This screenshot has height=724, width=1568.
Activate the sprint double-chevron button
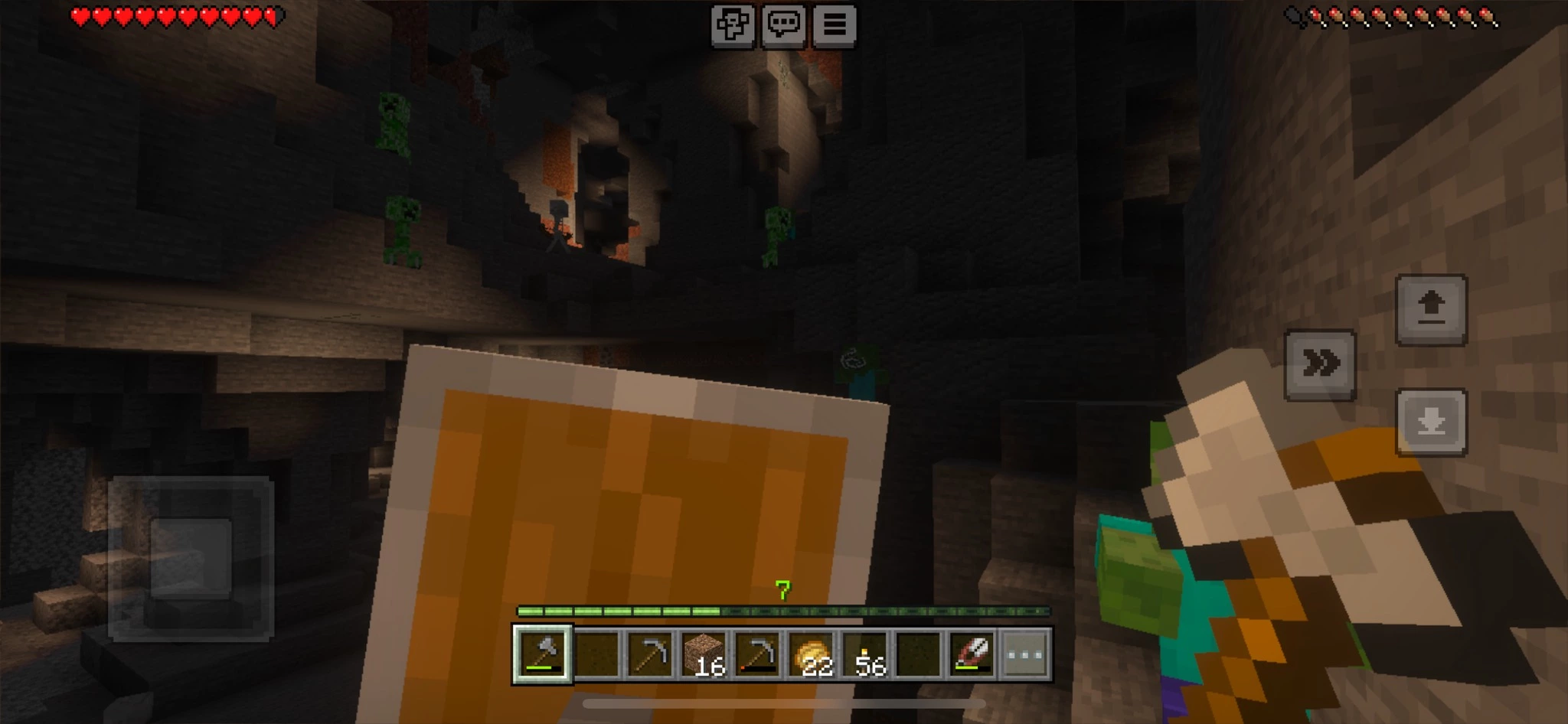tap(1320, 365)
